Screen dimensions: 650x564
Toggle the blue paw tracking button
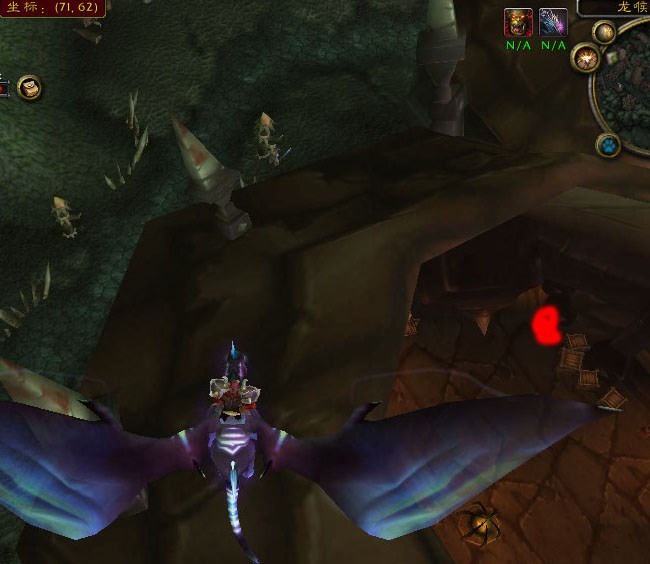coord(607,146)
